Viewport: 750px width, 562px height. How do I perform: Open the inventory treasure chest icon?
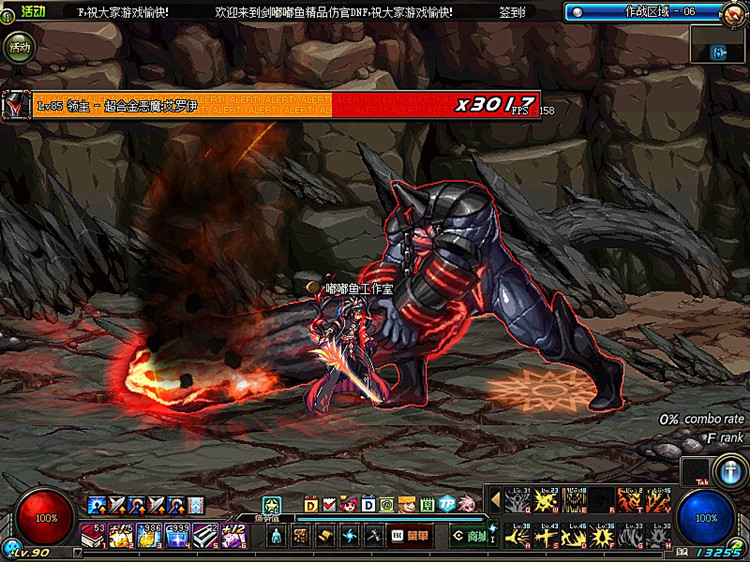click(x=300, y=536)
